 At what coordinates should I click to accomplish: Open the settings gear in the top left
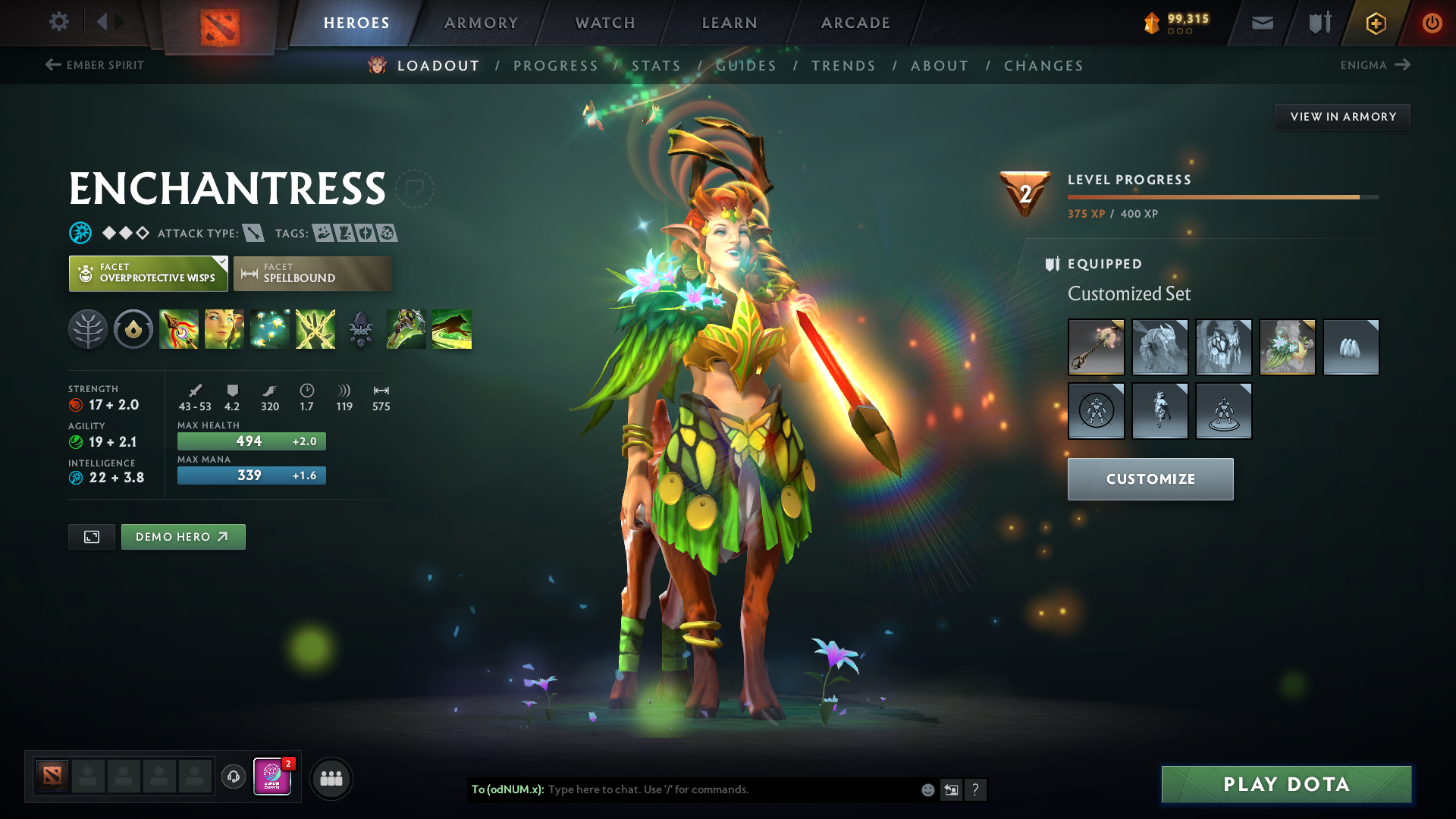click(58, 22)
